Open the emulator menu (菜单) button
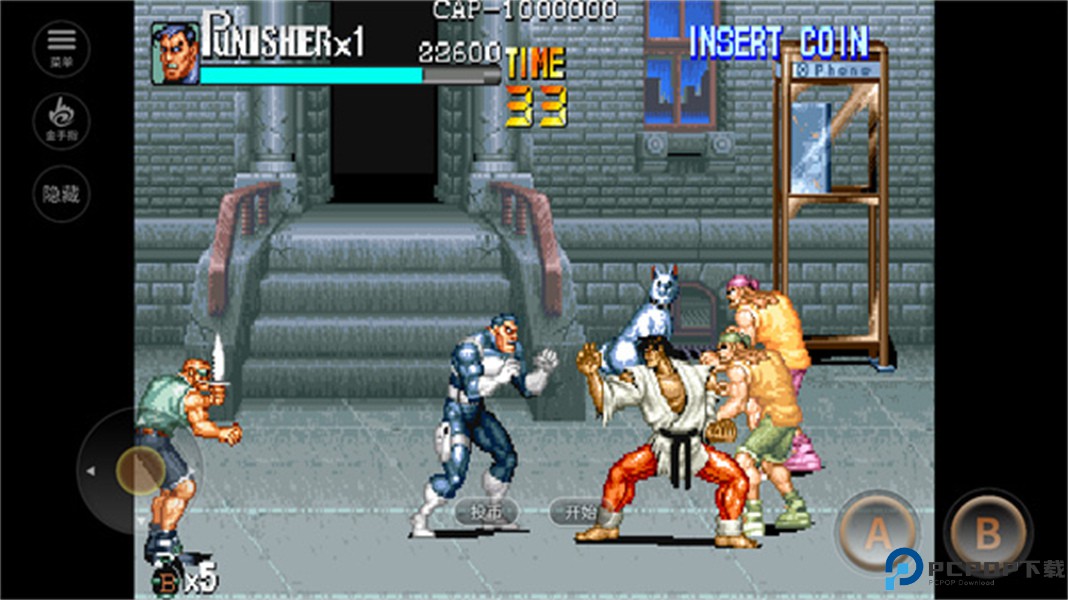1068x600 pixels. [x=62, y=46]
